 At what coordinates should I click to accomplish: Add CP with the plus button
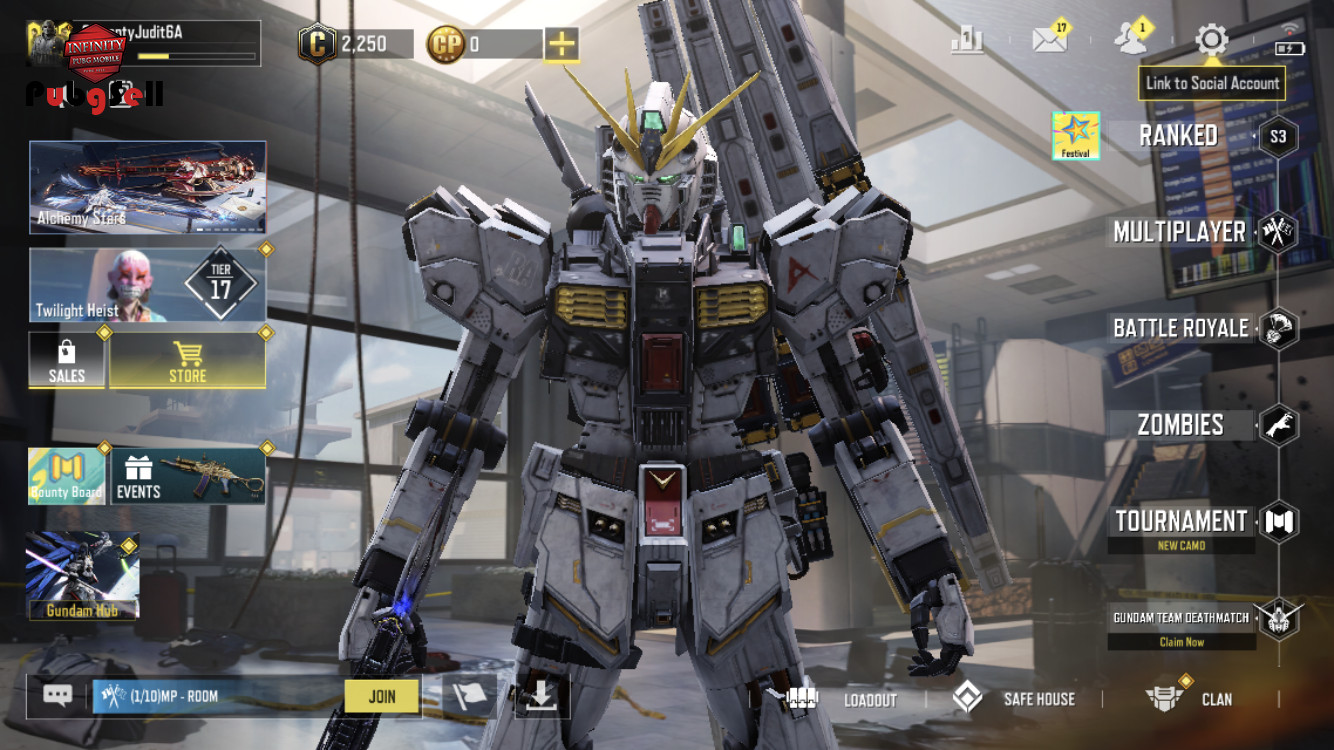(x=561, y=44)
